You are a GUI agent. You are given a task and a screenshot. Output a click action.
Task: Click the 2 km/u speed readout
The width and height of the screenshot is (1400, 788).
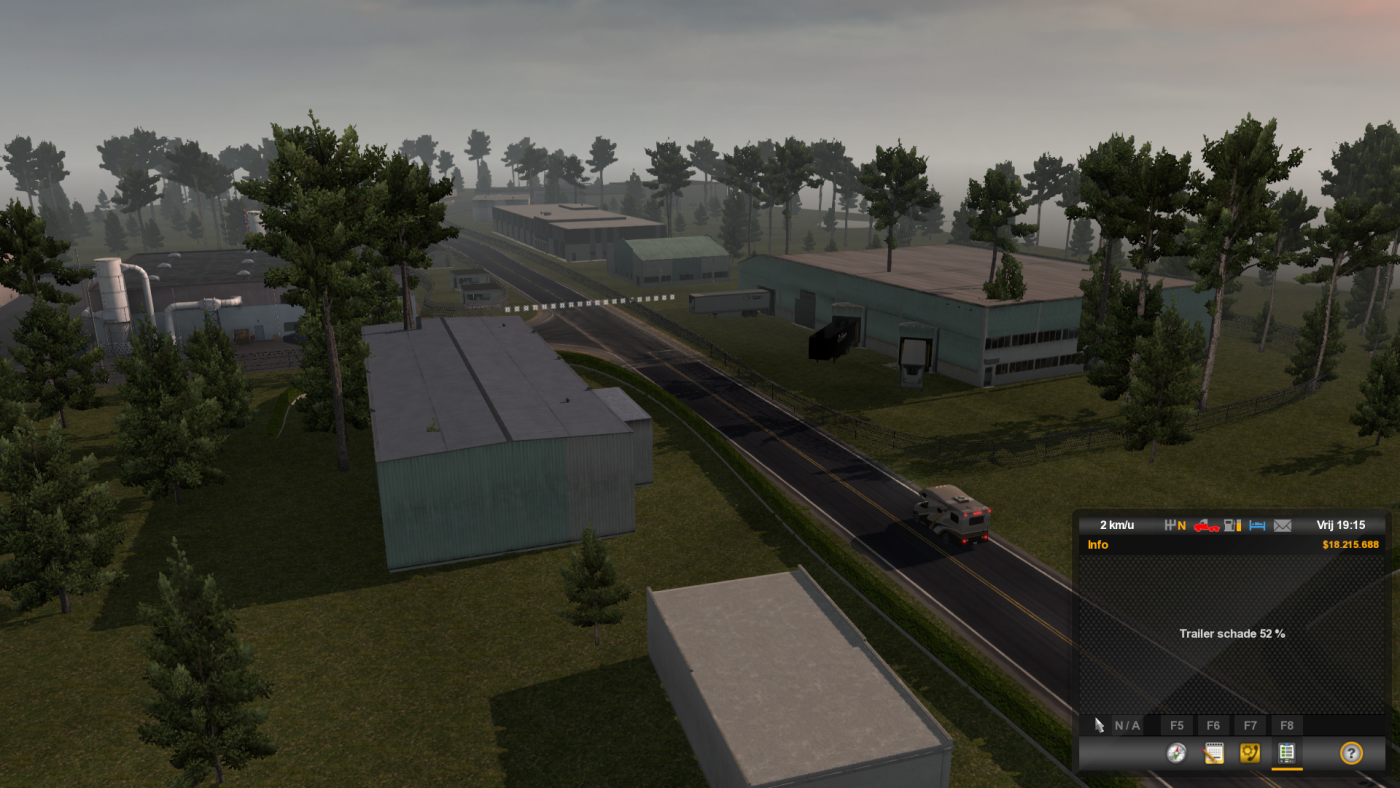(x=1117, y=524)
